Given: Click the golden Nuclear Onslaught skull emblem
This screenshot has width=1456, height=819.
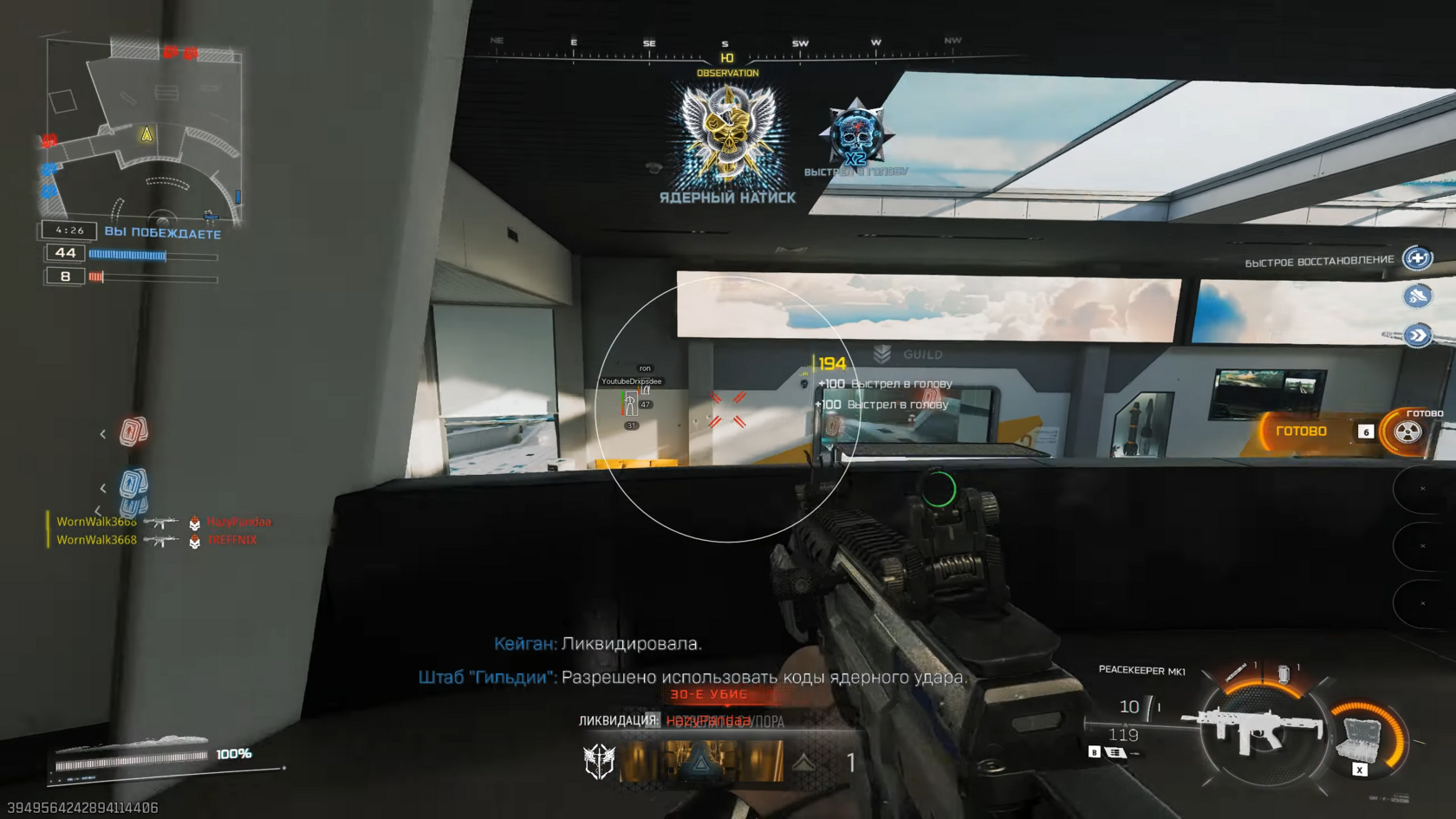Looking at the screenshot, I should 726,130.
